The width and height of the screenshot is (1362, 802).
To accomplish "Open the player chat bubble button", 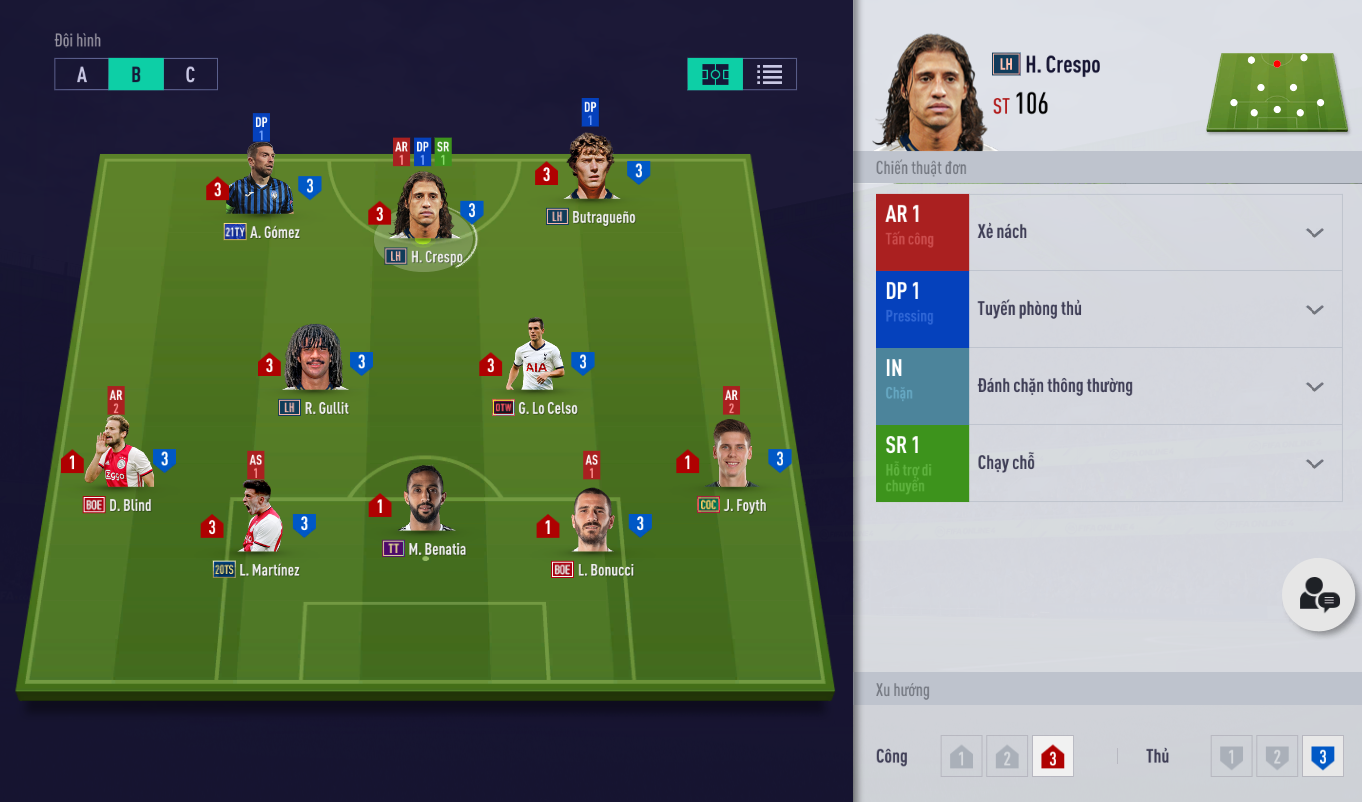I will tap(1319, 595).
